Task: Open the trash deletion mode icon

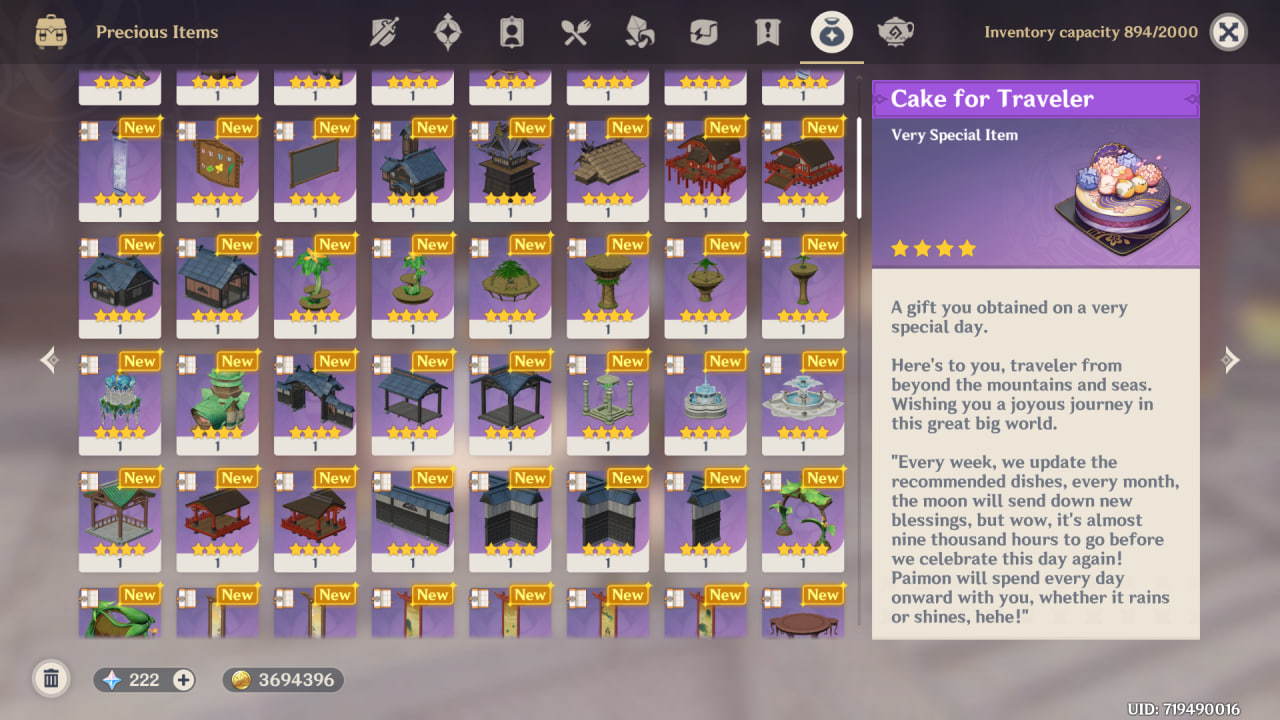Action: tap(51, 679)
